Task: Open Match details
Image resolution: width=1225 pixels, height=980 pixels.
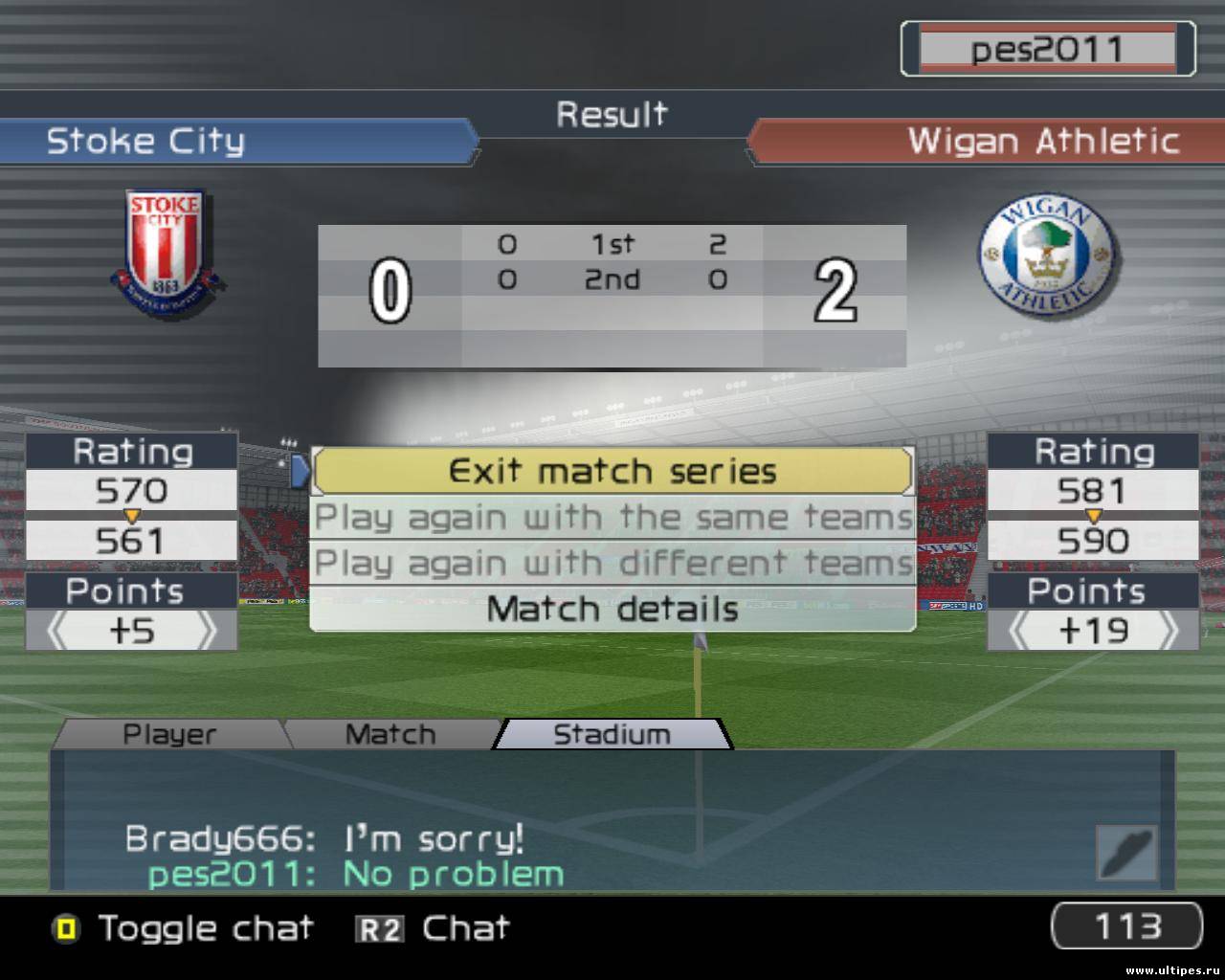Action: click(612, 610)
